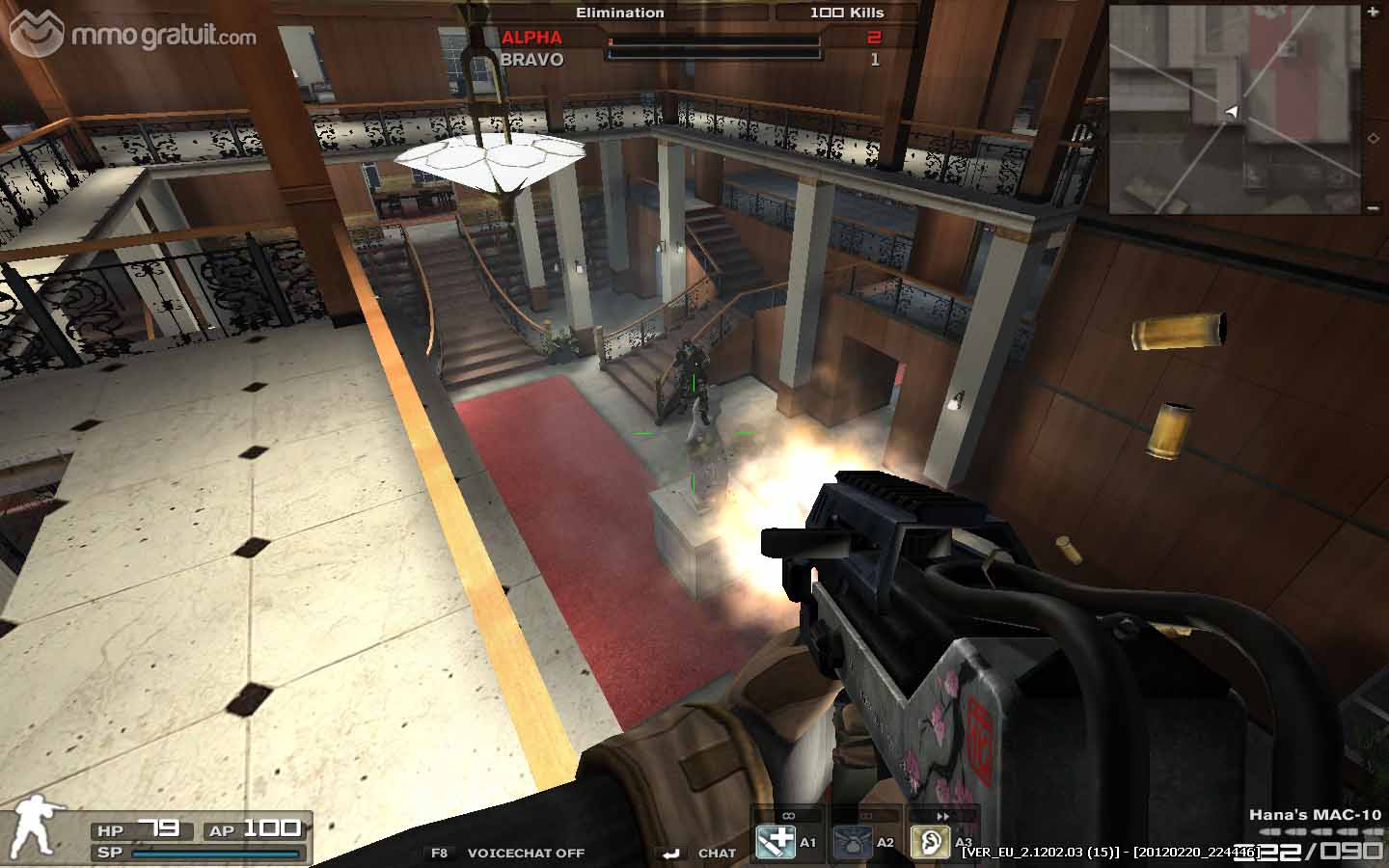The image size is (1389, 868).
Task: Activate the A2 mine ability icon
Action: pyautogui.click(x=852, y=842)
